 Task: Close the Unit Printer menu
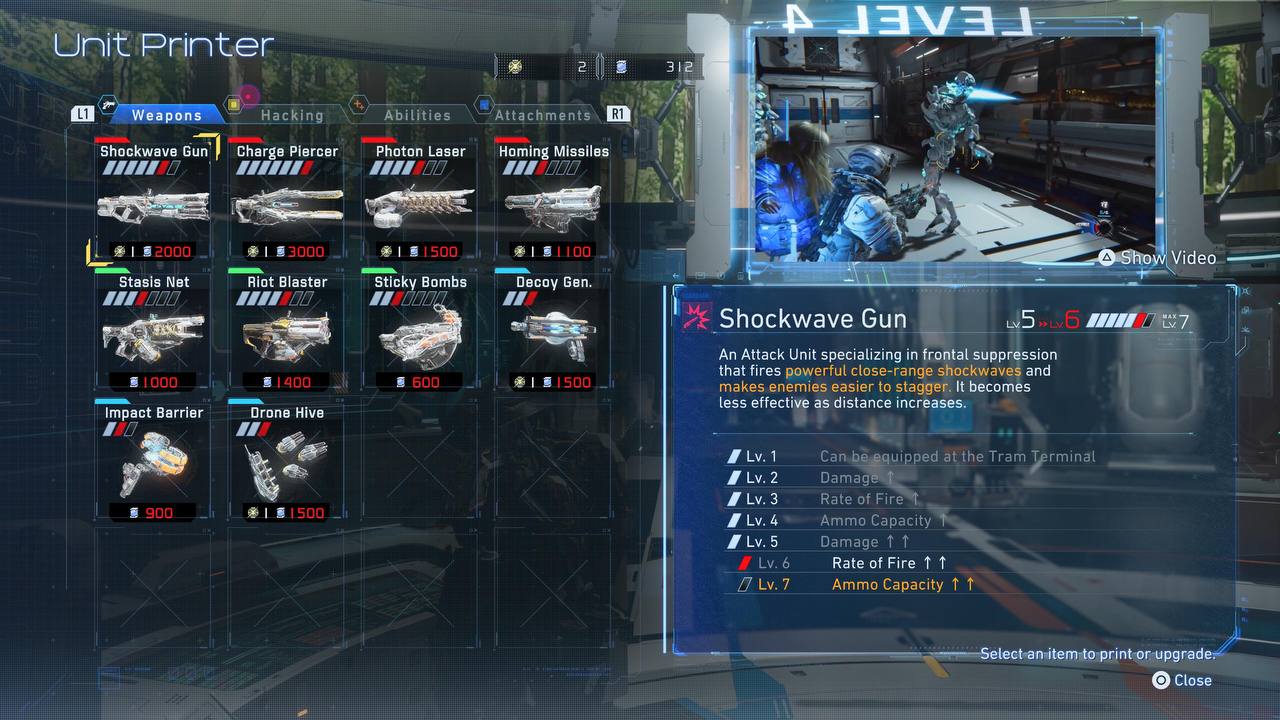click(1181, 680)
